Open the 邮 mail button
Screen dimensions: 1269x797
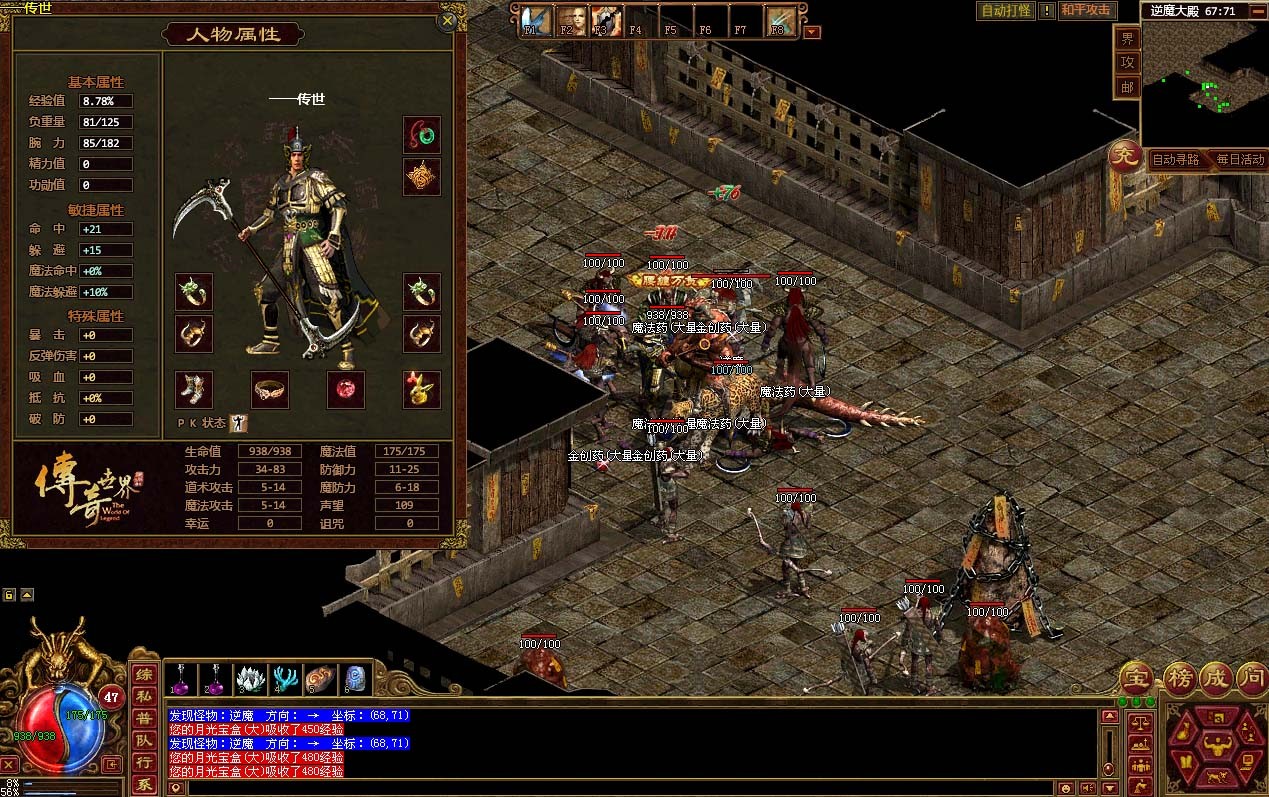pos(1127,87)
